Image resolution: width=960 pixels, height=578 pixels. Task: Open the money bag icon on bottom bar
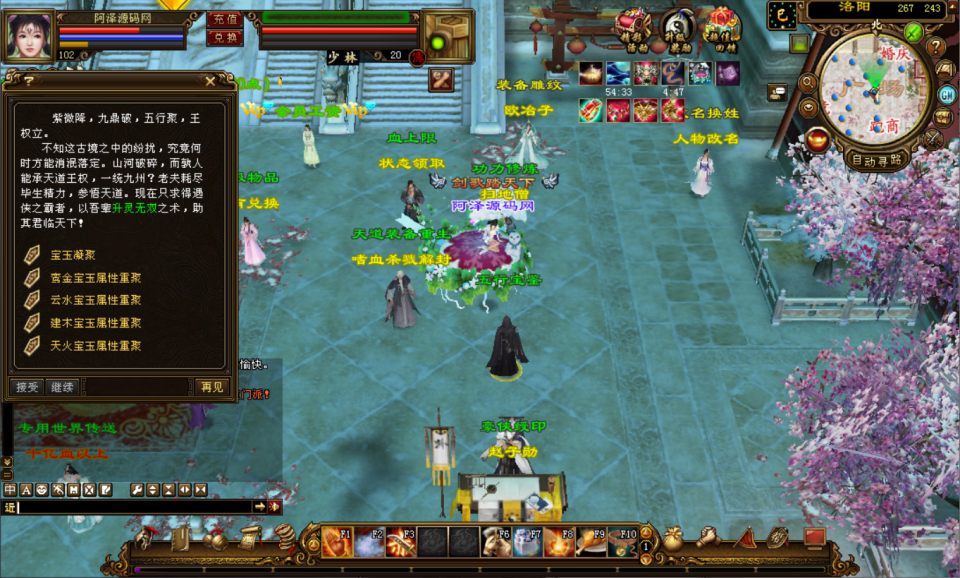[672, 538]
